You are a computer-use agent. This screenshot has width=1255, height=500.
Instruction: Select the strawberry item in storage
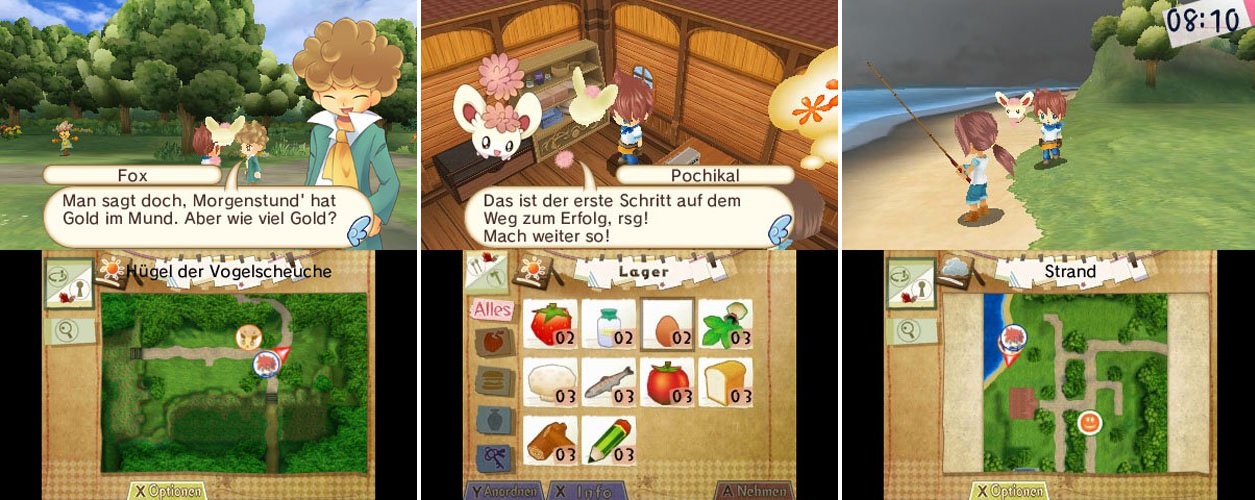pyautogui.click(x=552, y=323)
